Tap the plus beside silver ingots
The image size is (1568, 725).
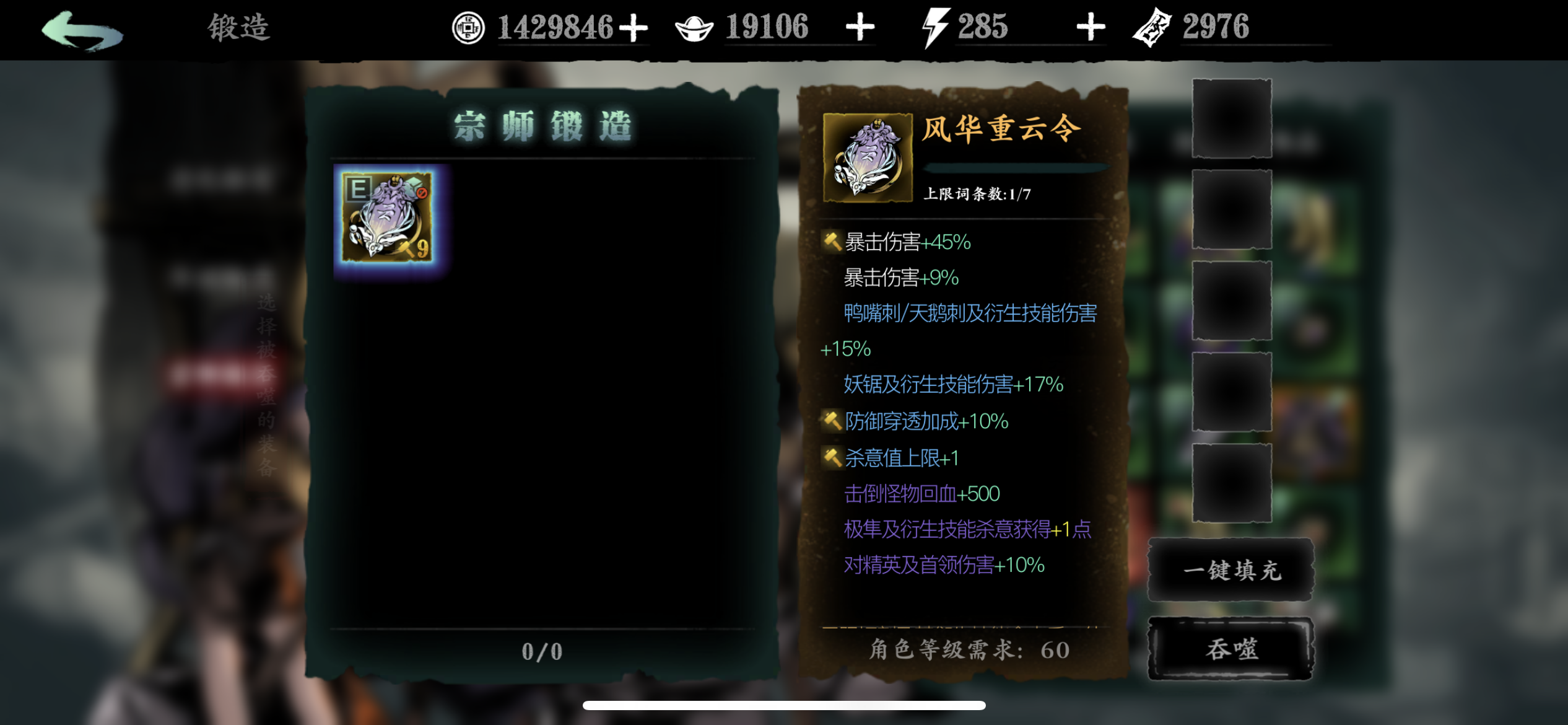tap(860, 26)
